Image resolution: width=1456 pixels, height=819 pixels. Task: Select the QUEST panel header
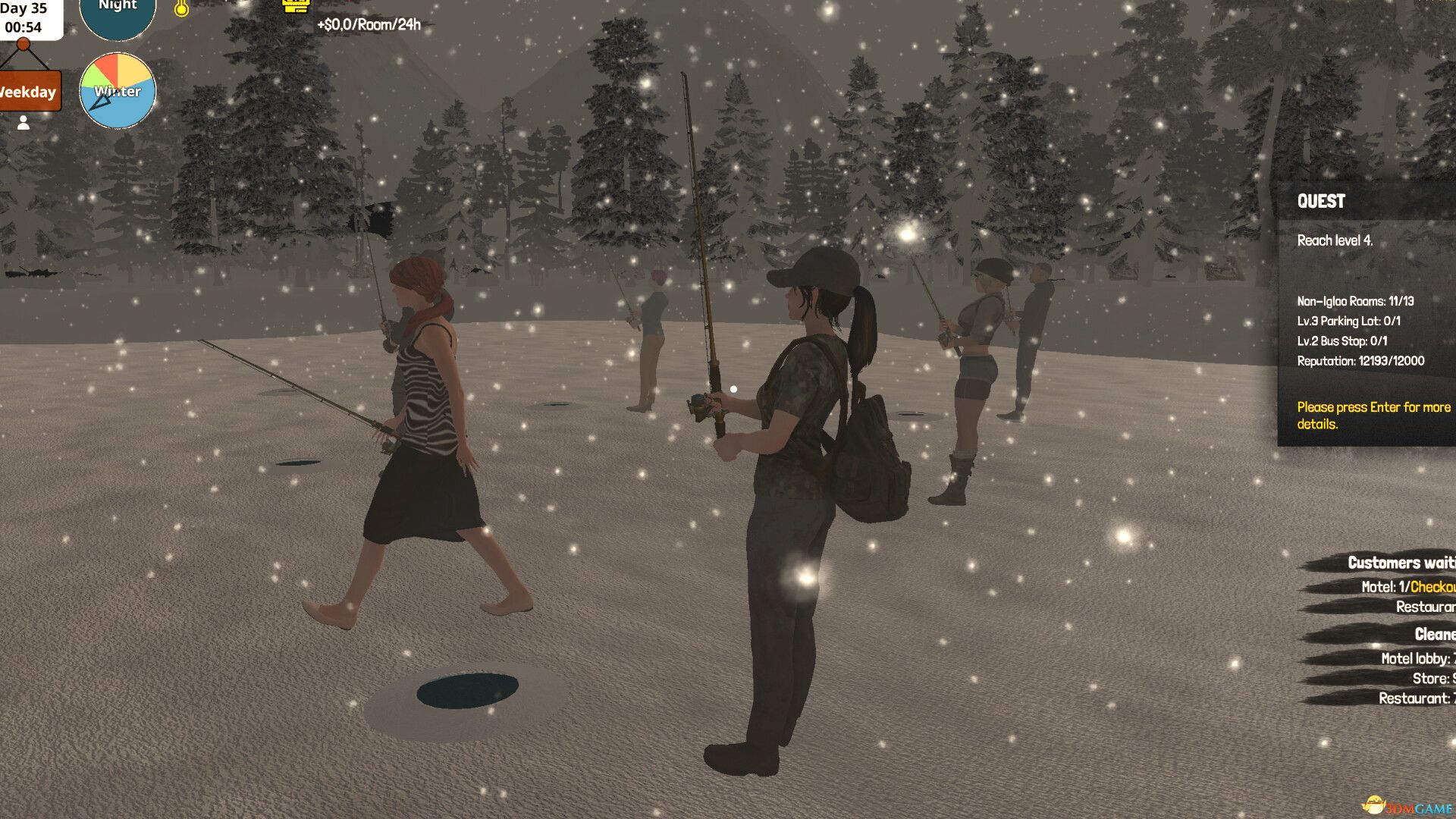pos(1322,201)
